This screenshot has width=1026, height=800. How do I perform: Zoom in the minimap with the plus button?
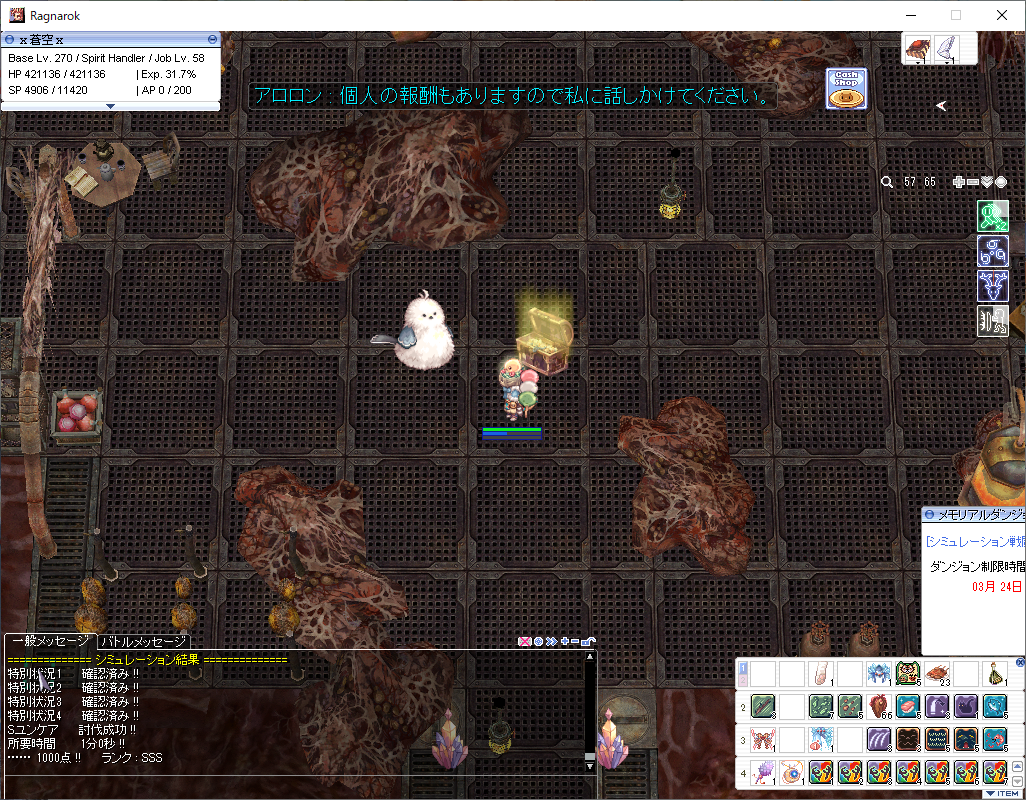(959, 182)
